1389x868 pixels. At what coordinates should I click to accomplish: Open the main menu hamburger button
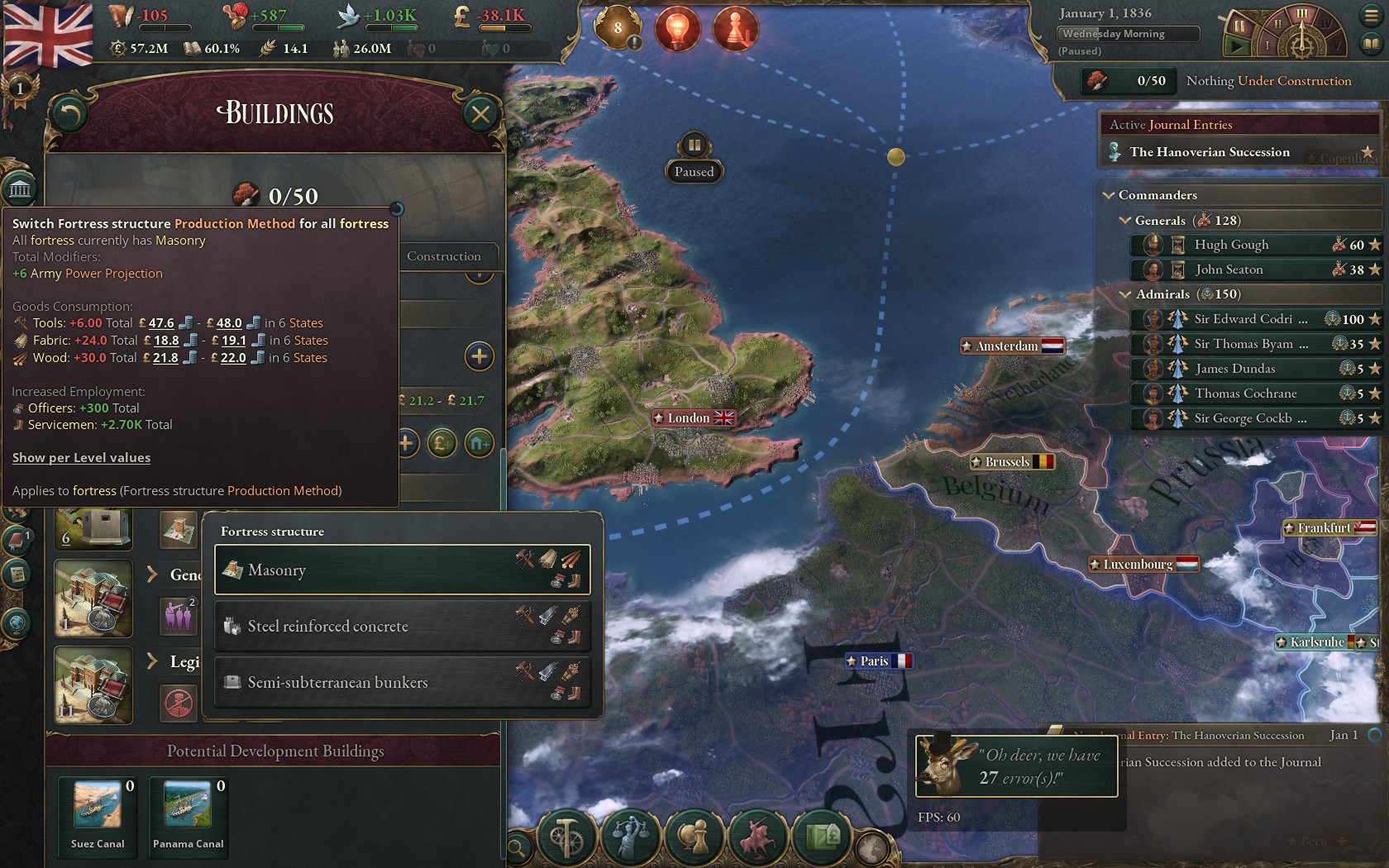pyautogui.click(x=1370, y=16)
